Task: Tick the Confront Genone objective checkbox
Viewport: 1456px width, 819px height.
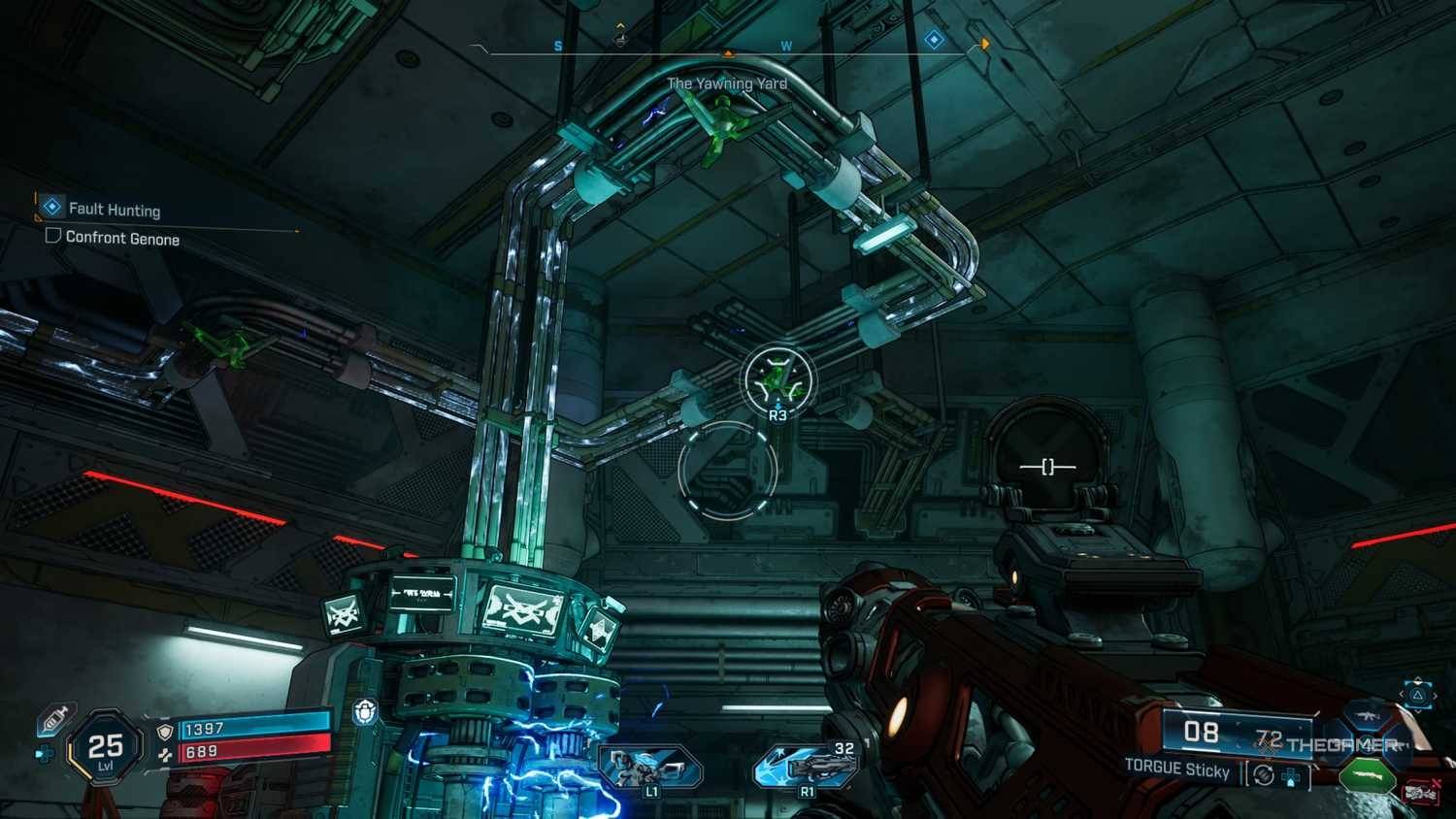Action: pos(53,236)
